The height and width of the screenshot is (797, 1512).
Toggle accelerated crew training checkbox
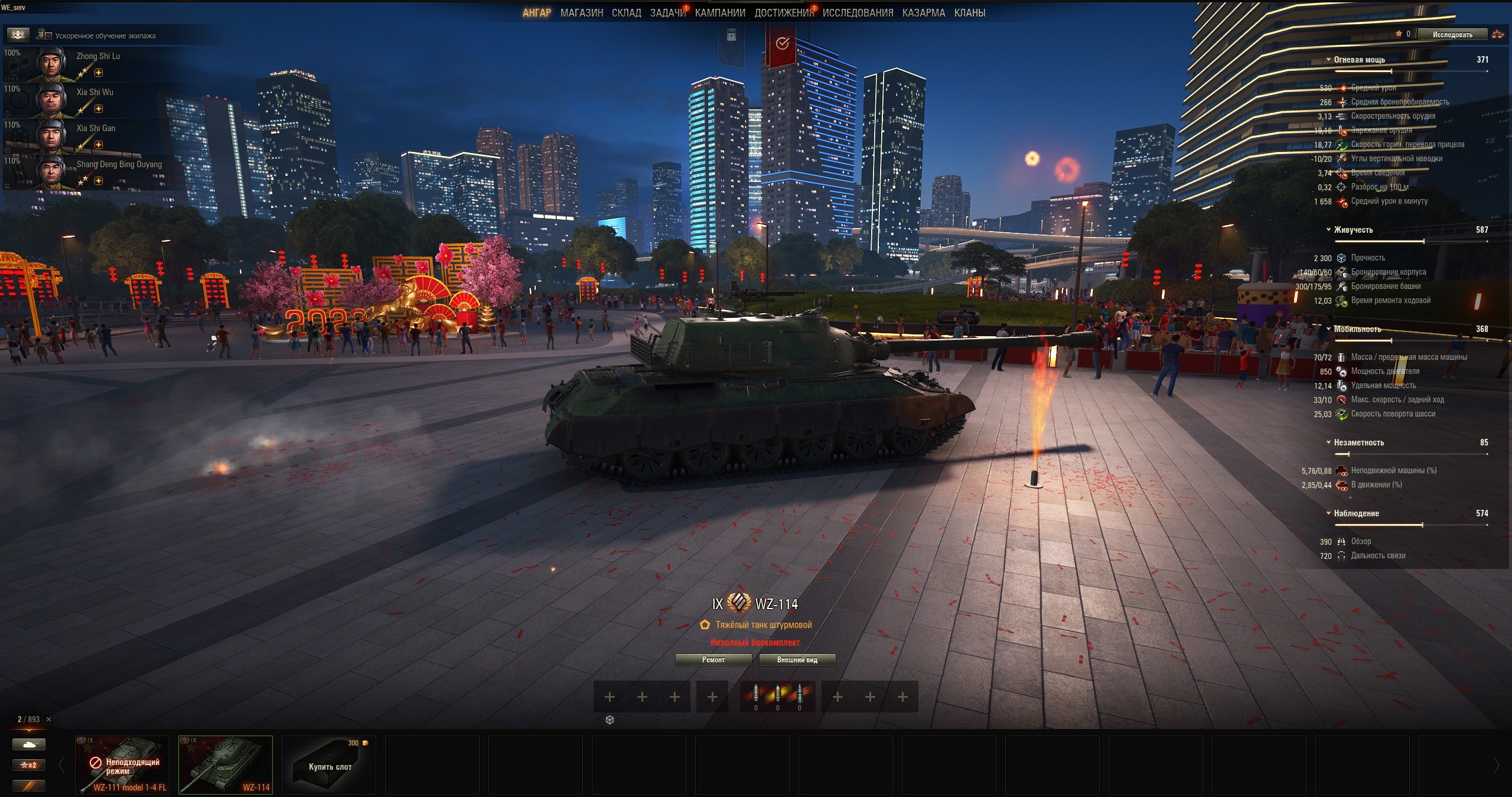[x=49, y=36]
